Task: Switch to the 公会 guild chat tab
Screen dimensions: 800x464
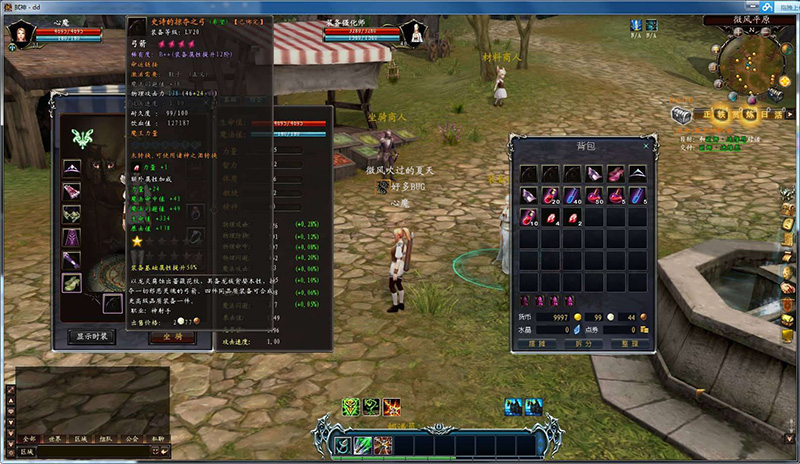Action: 132,438
